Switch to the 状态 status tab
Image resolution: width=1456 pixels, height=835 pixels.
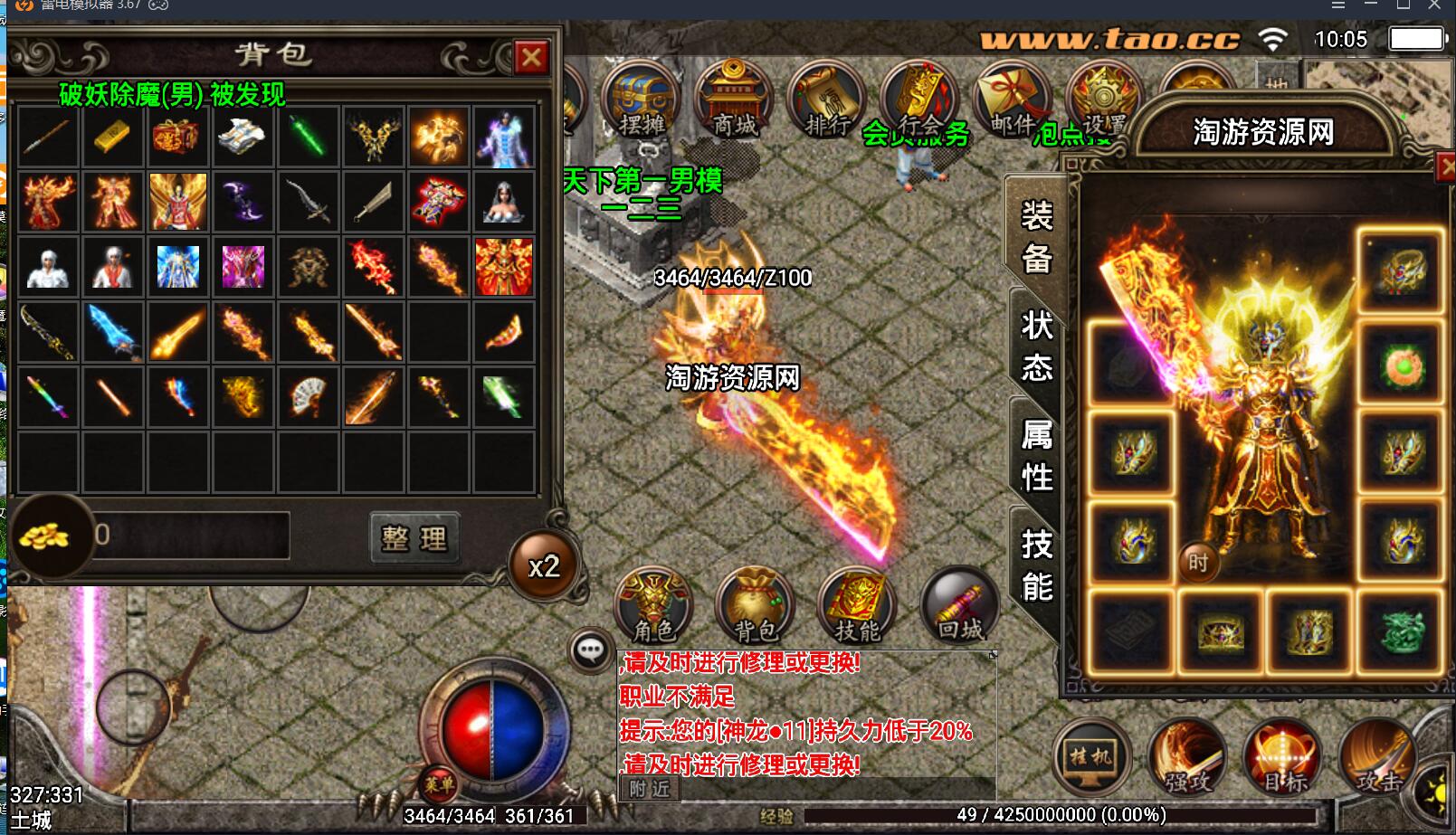coord(1036,346)
